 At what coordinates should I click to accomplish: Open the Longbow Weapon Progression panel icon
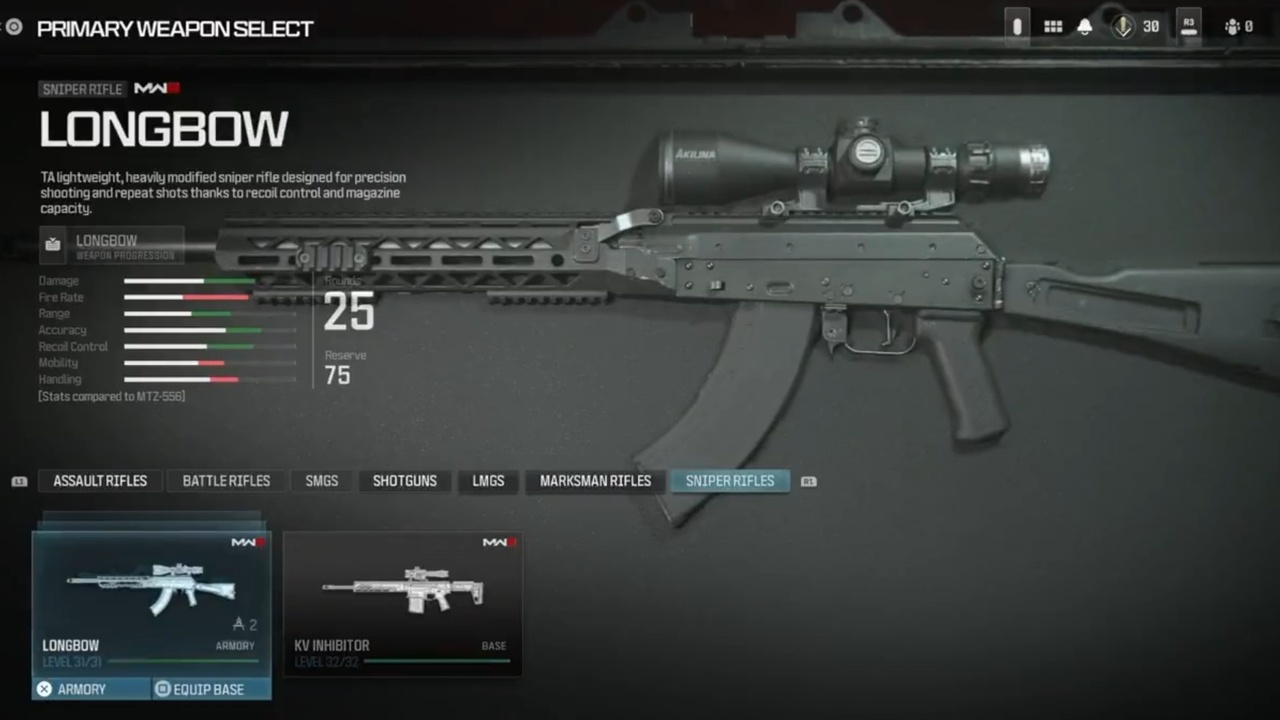(x=52, y=244)
